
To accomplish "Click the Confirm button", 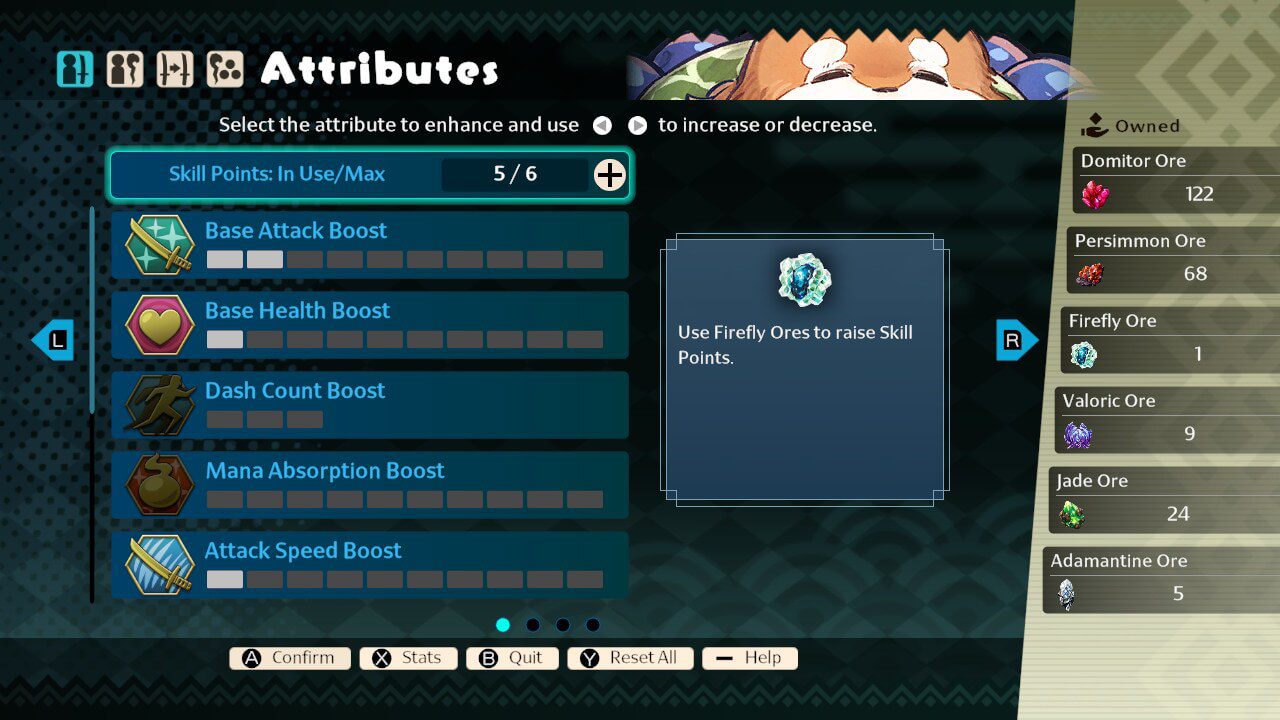I will (x=290, y=658).
